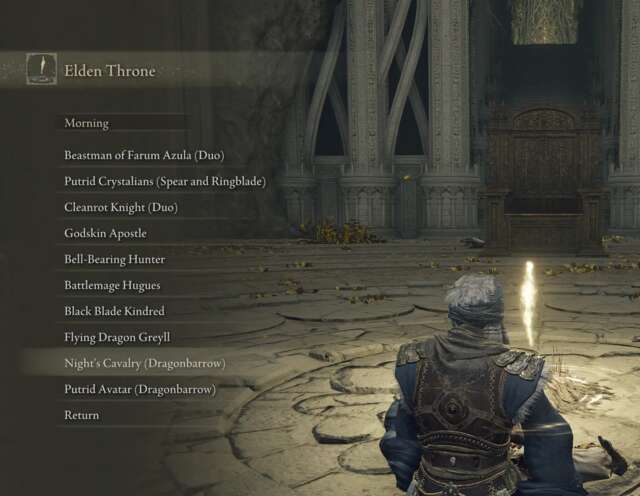The height and width of the screenshot is (496, 640).
Task: Select Beastman of Farum Azula (Duo)
Action: (x=144, y=156)
